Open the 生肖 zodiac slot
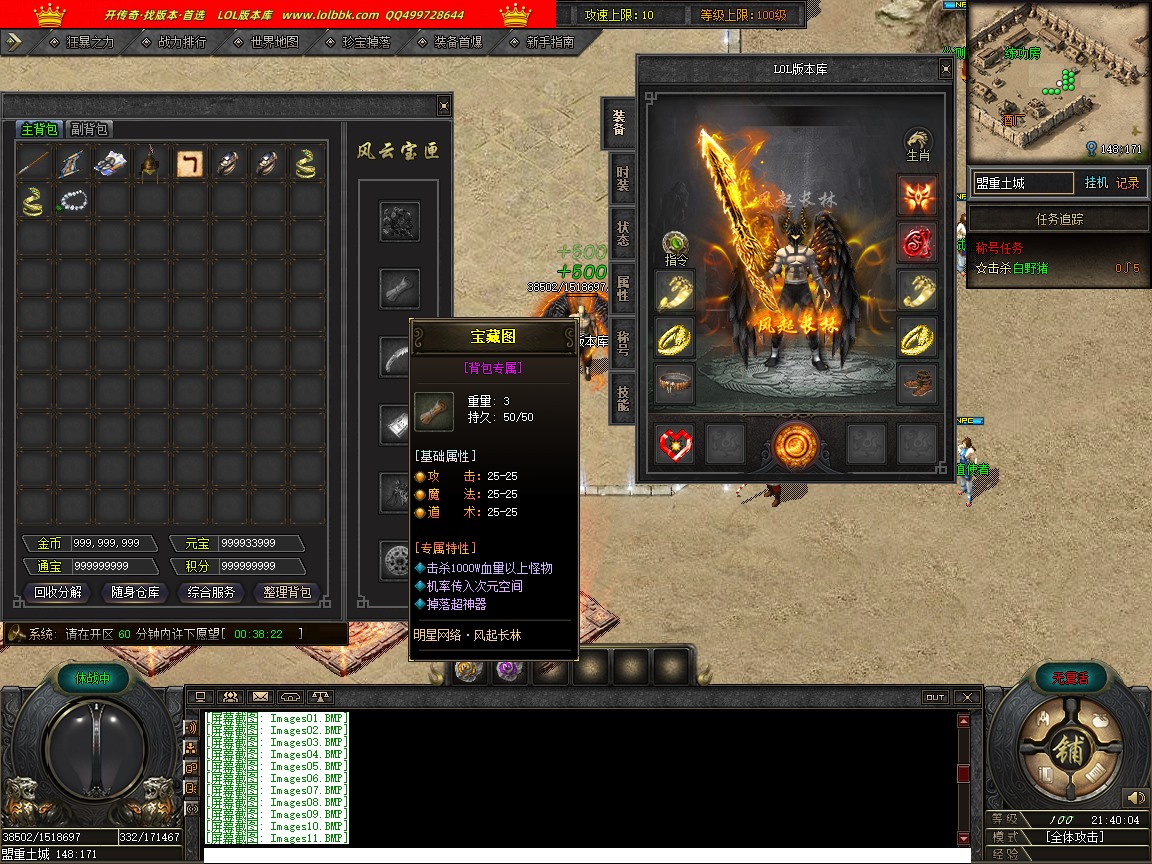The height and width of the screenshot is (864, 1152). coord(917,145)
